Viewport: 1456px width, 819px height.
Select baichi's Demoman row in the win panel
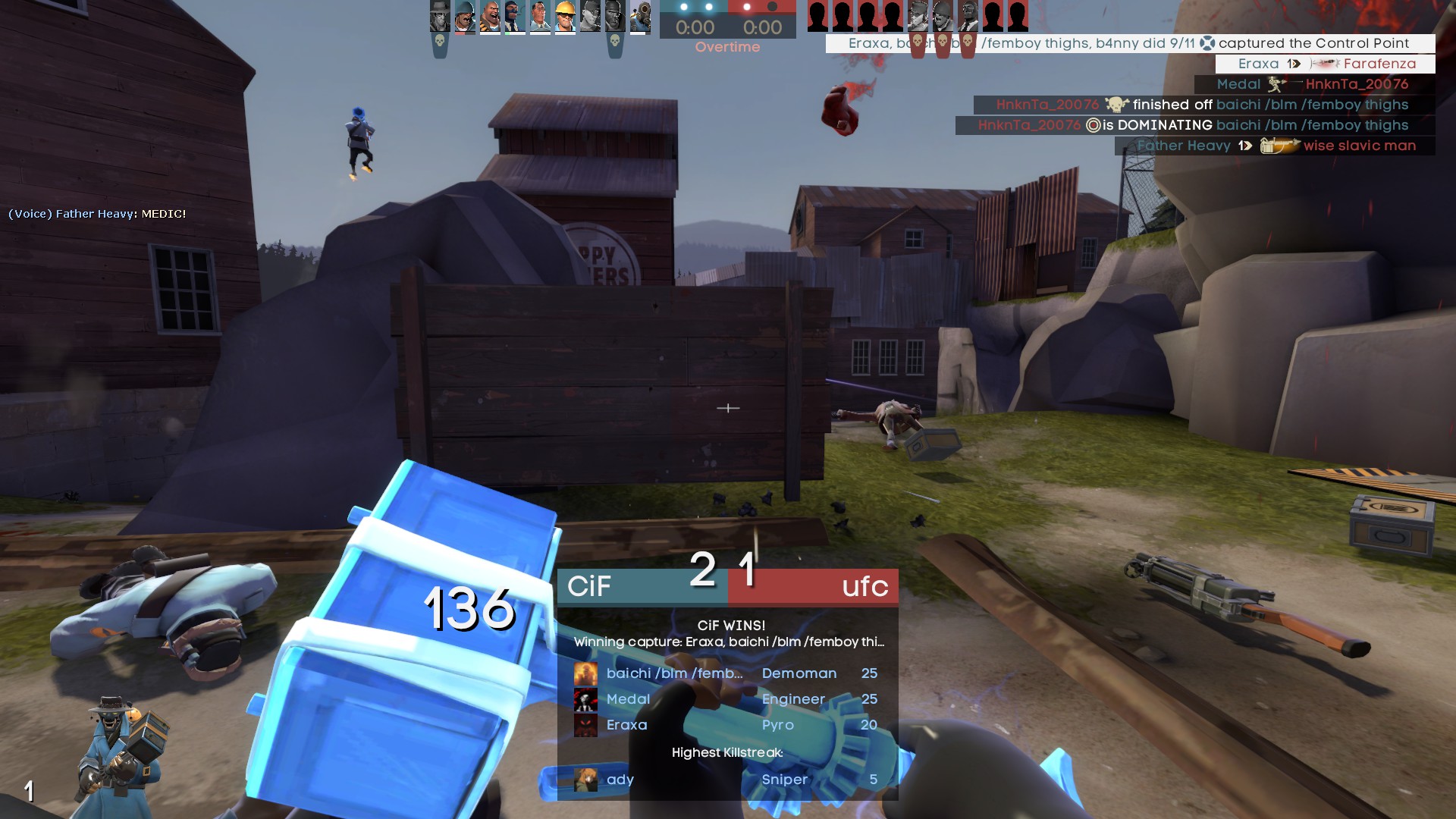pos(726,673)
